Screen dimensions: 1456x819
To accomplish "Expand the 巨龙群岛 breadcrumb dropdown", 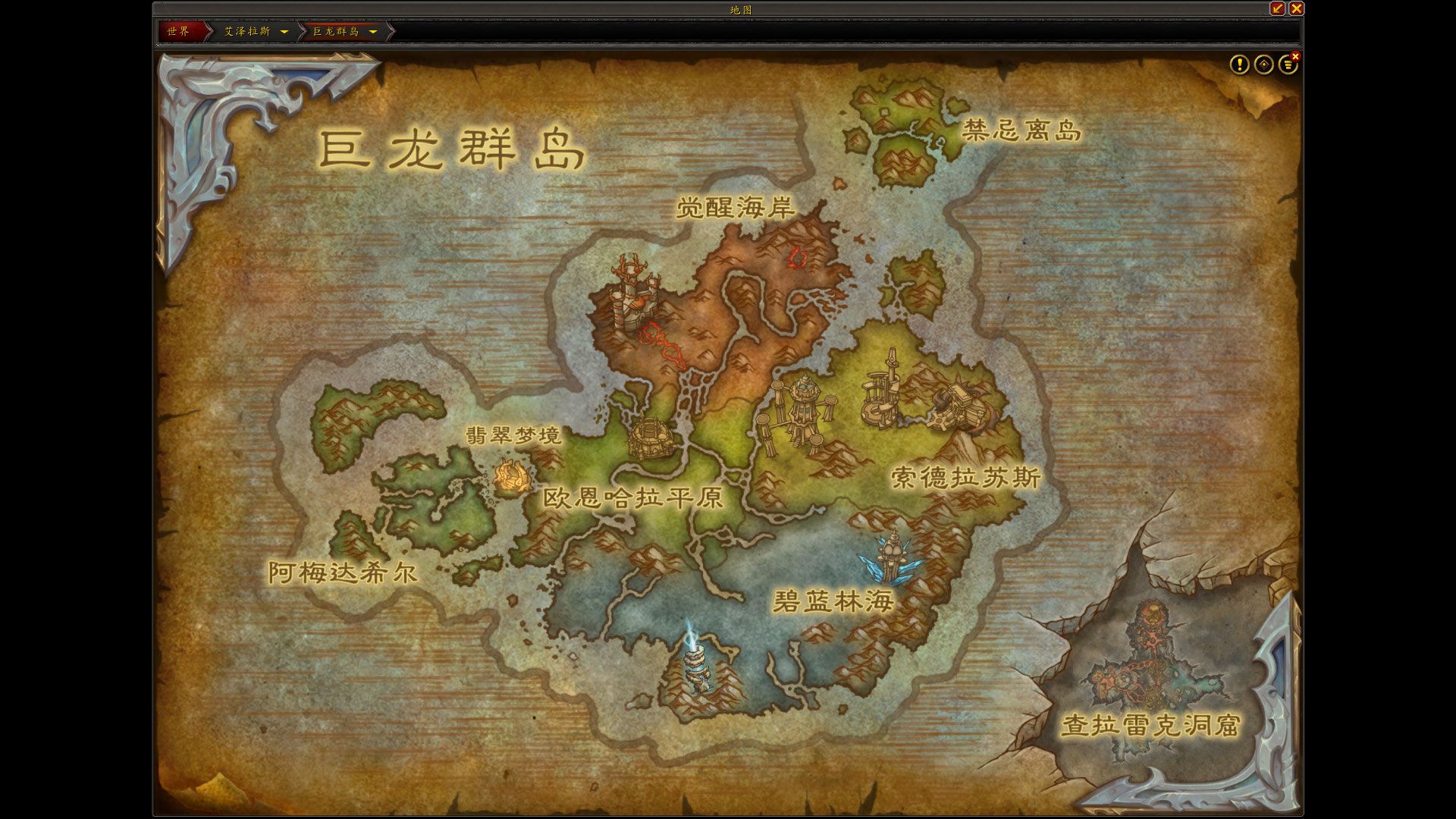I will coord(372,33).
